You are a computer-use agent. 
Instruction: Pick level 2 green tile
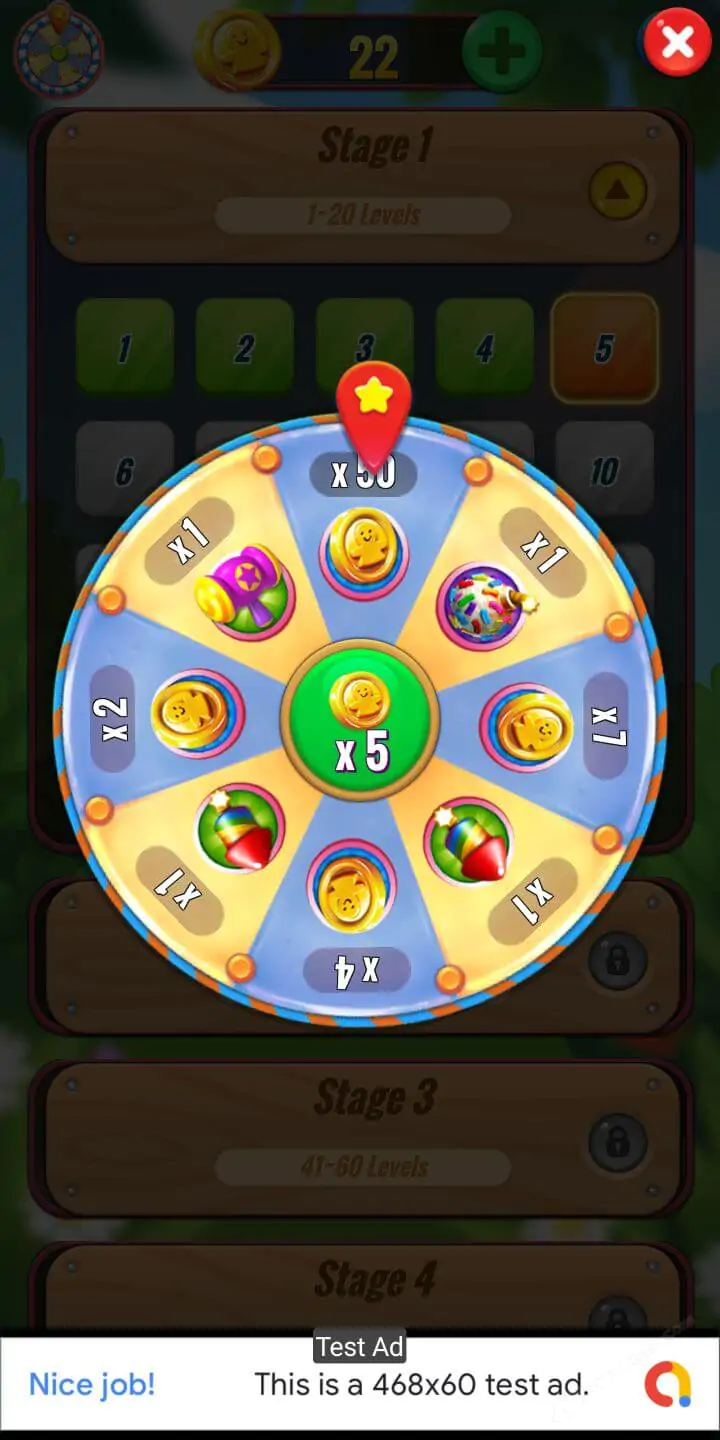tap(244, 347)
